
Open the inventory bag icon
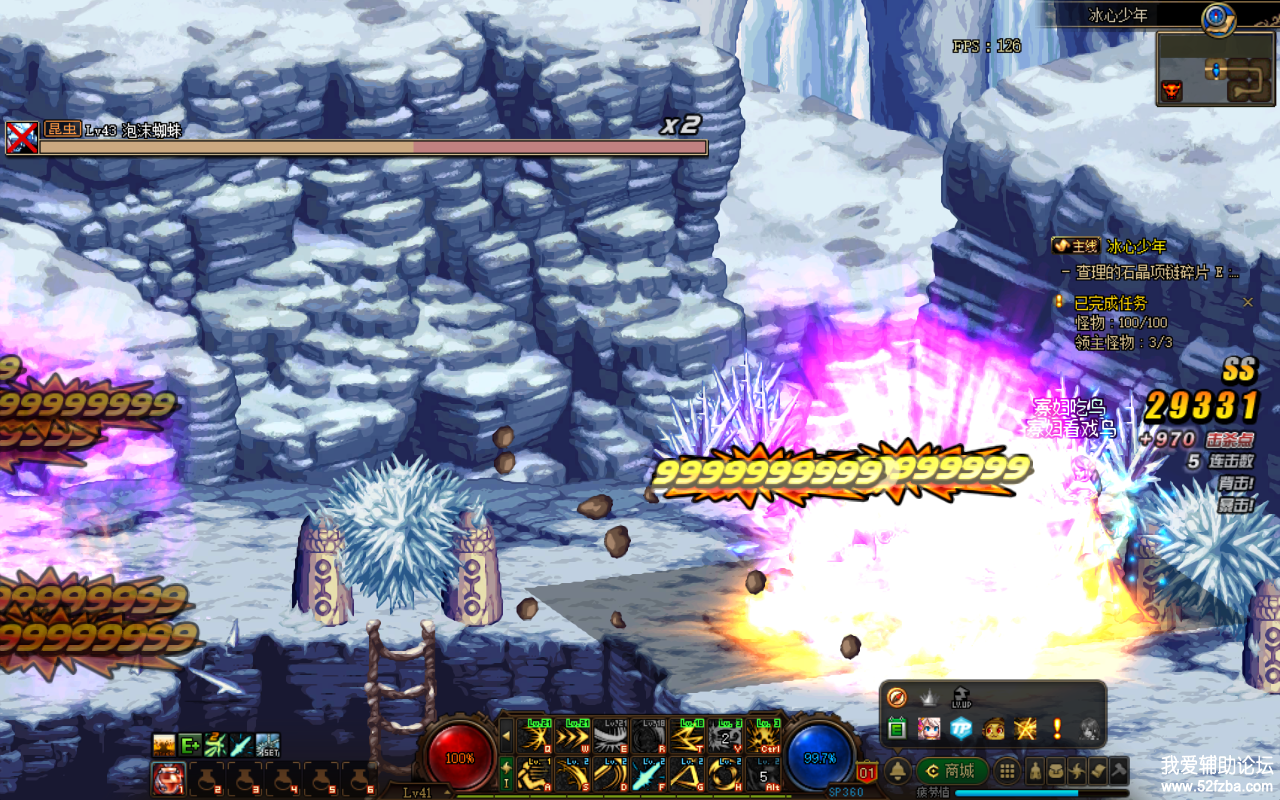click(1055, 771)
